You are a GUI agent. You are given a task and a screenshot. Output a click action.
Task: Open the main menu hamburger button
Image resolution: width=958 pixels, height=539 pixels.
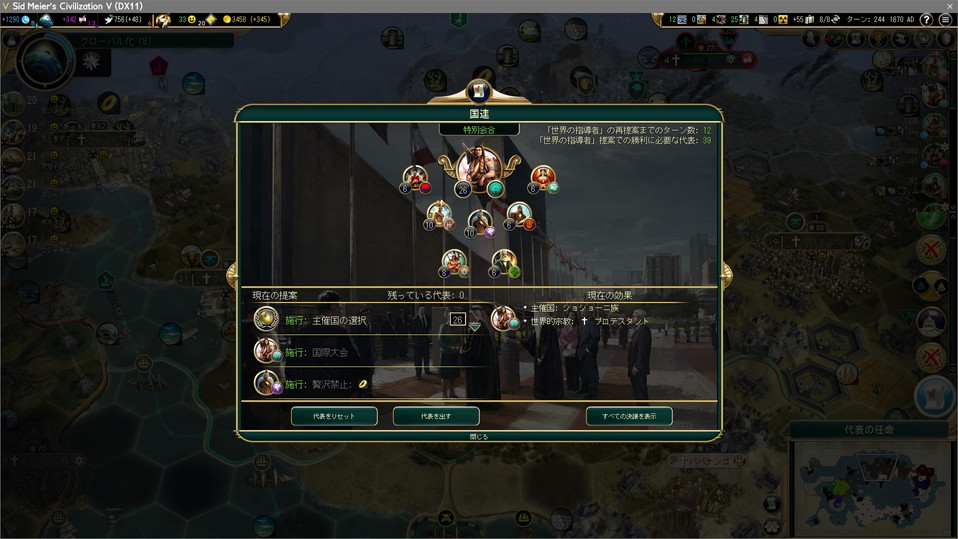[x=945, y=20]
